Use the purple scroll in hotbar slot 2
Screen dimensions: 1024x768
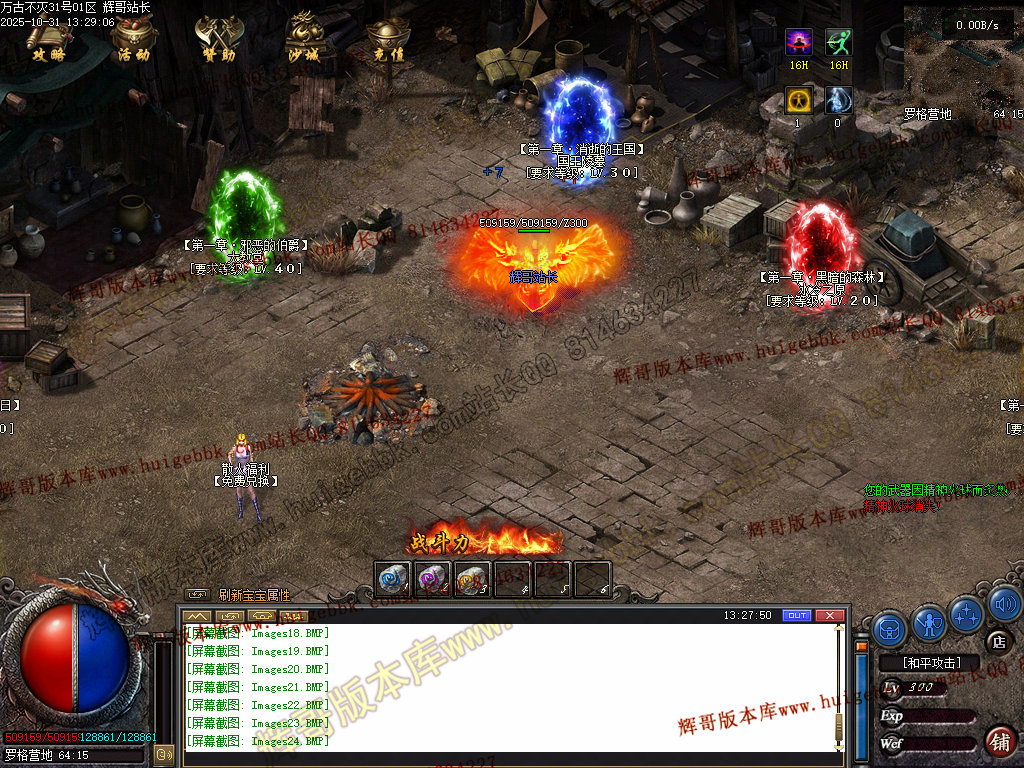tap(432, 579)
